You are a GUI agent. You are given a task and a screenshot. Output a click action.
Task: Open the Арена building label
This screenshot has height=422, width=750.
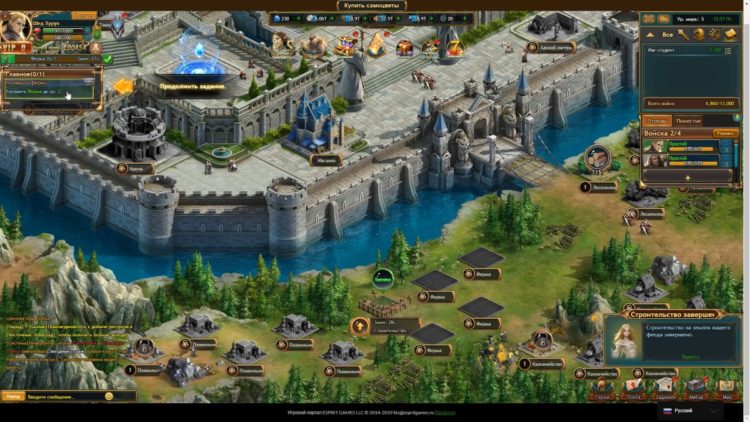[x=136, y=169]
